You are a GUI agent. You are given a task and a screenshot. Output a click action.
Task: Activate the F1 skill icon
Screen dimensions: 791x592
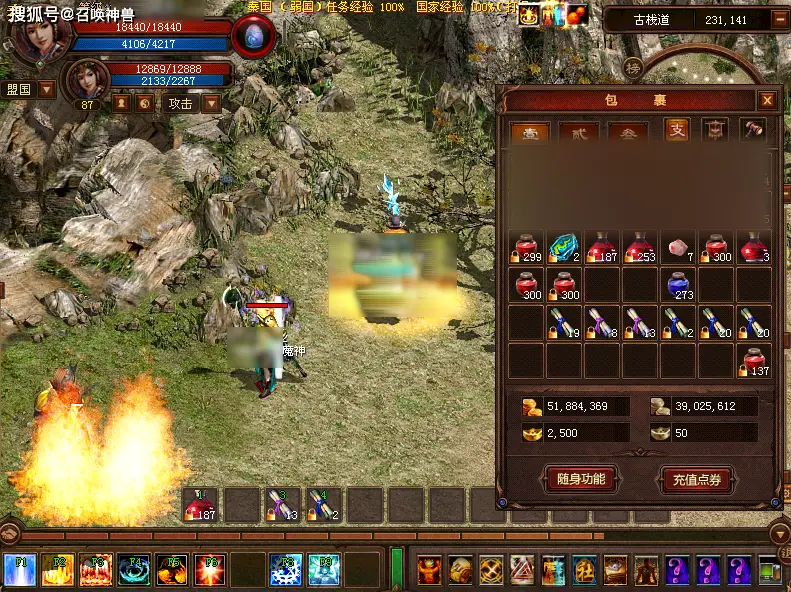coord(20,570)
